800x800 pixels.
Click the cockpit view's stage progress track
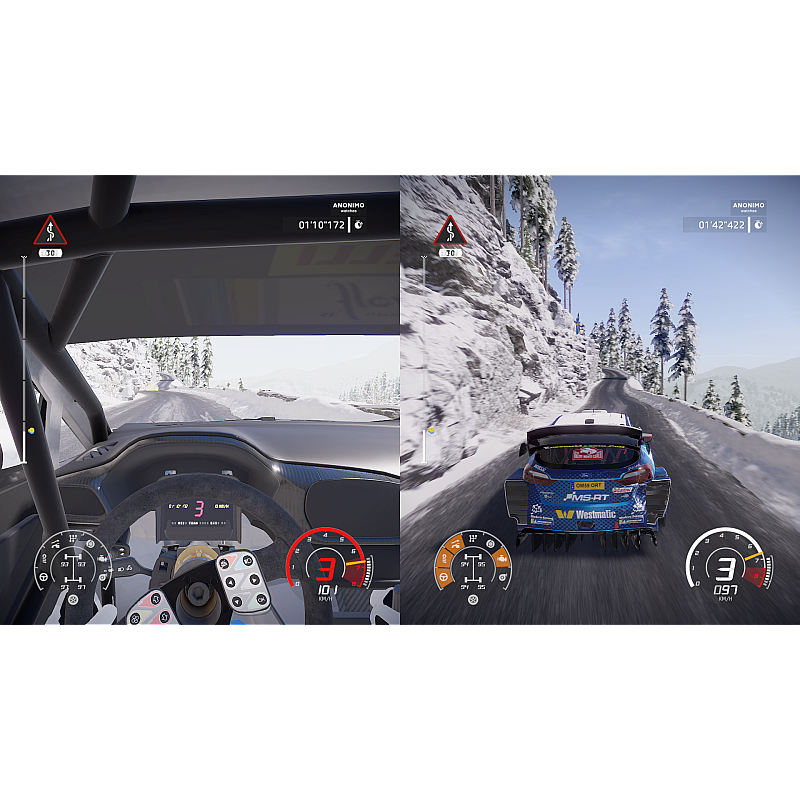pyautogui.click(x=24, y=360)
